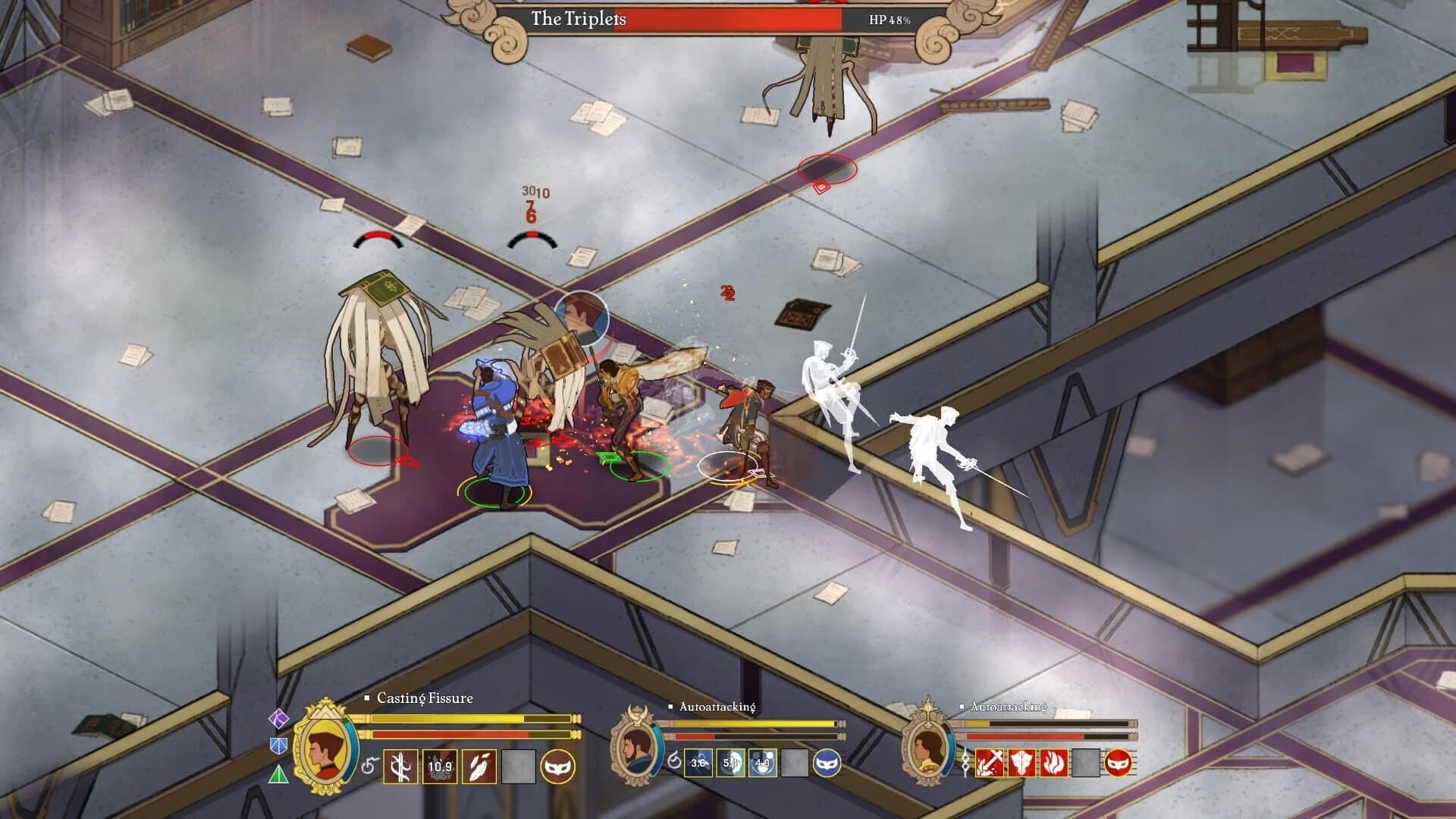Click the green triangle status icon below the blue shield
The width and height of the screenshot is (1456, 819).
(278, 773)
